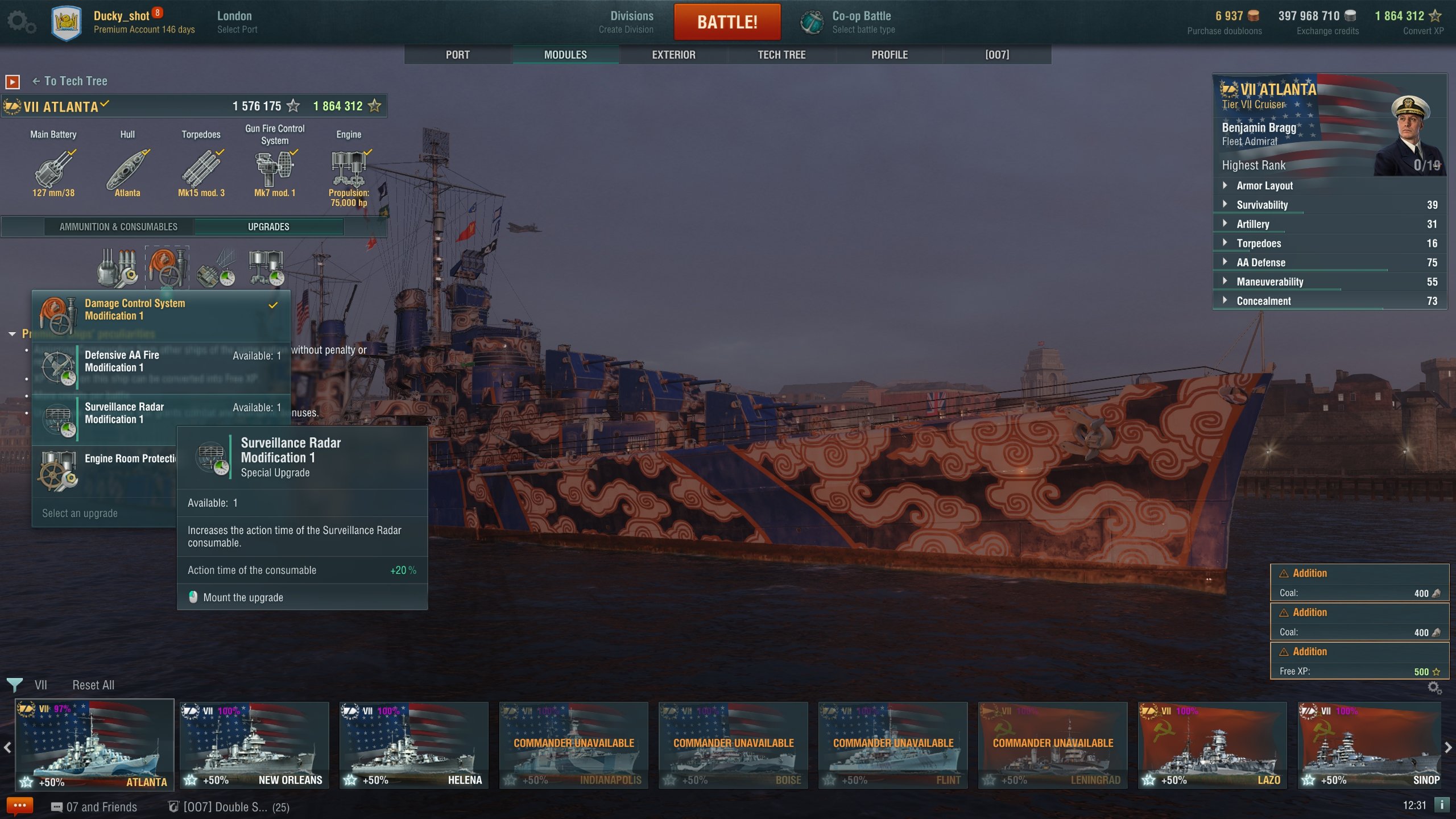Open the Profile tab
Image resolution: width=1456 pixels, height=819 pixels.
click(x=890, y=55)
